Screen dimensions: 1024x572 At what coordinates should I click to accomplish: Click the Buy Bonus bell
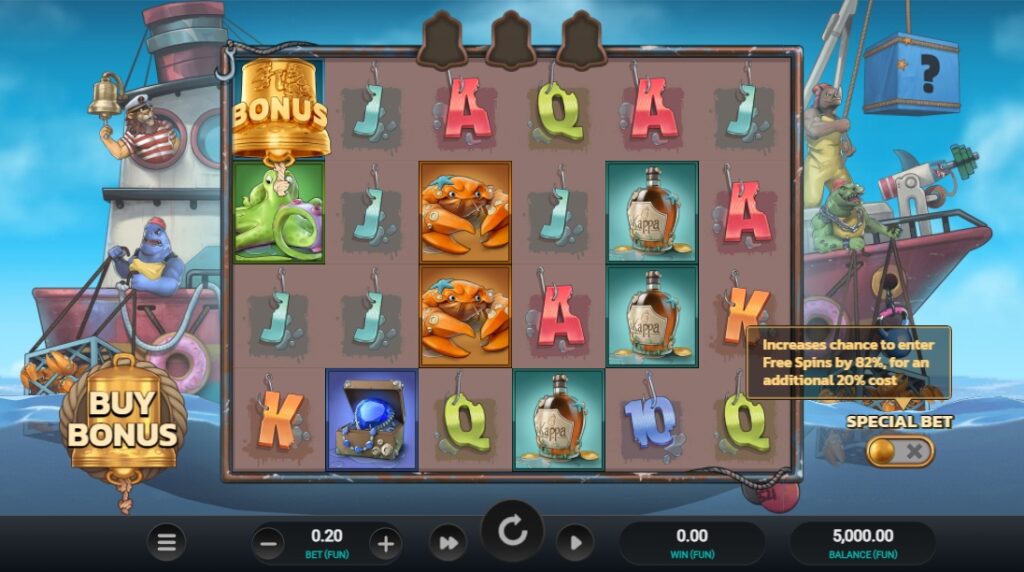pos(123,420)
